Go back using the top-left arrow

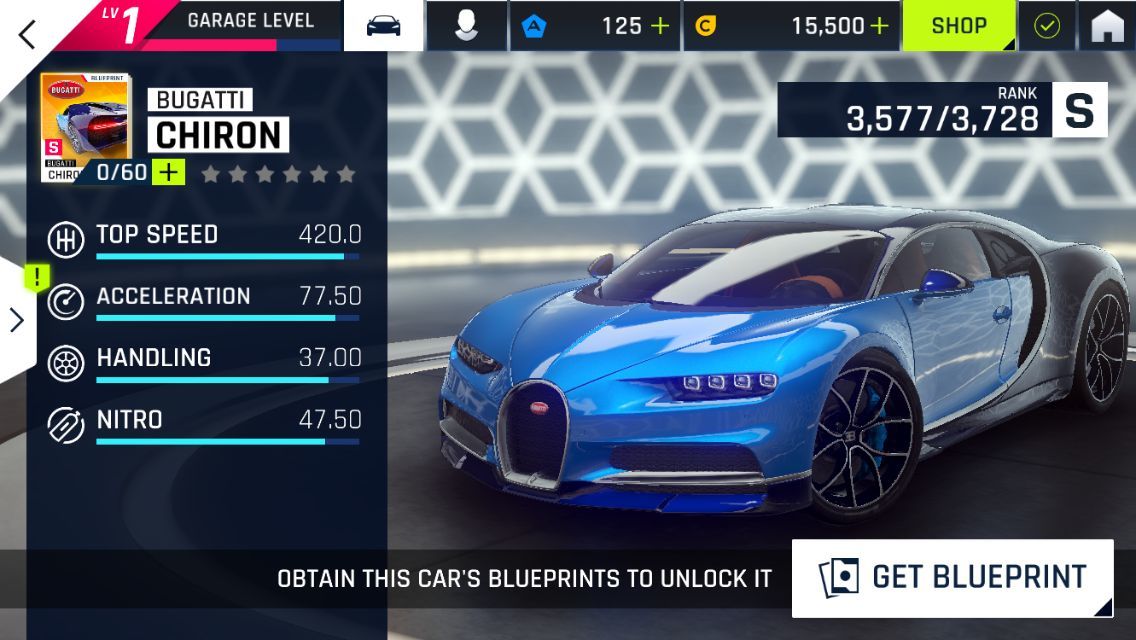[x=27, y=33]
